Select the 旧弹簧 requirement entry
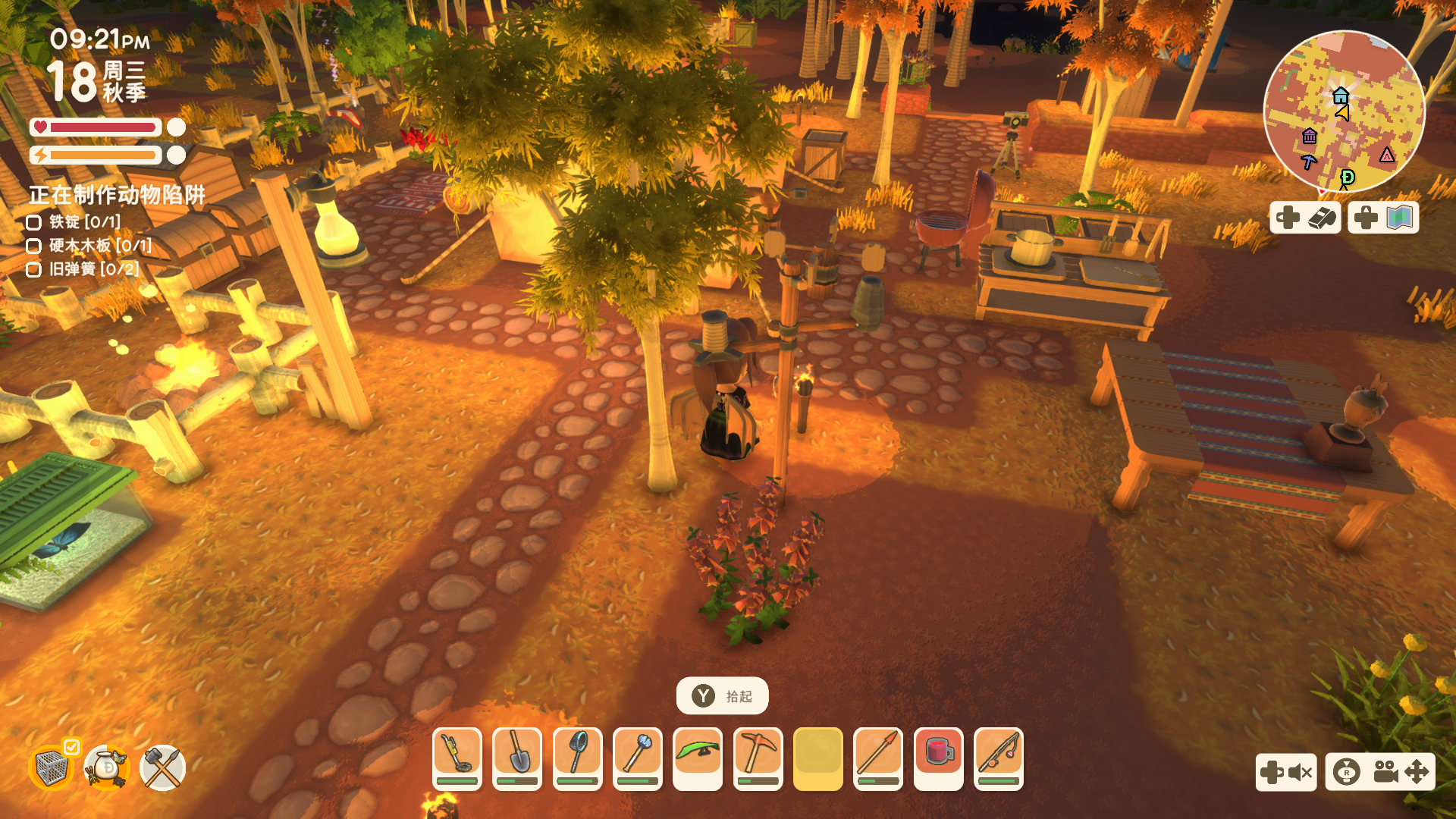The height and width of the screenshot is (819, 1456). (x=93, y=269)
